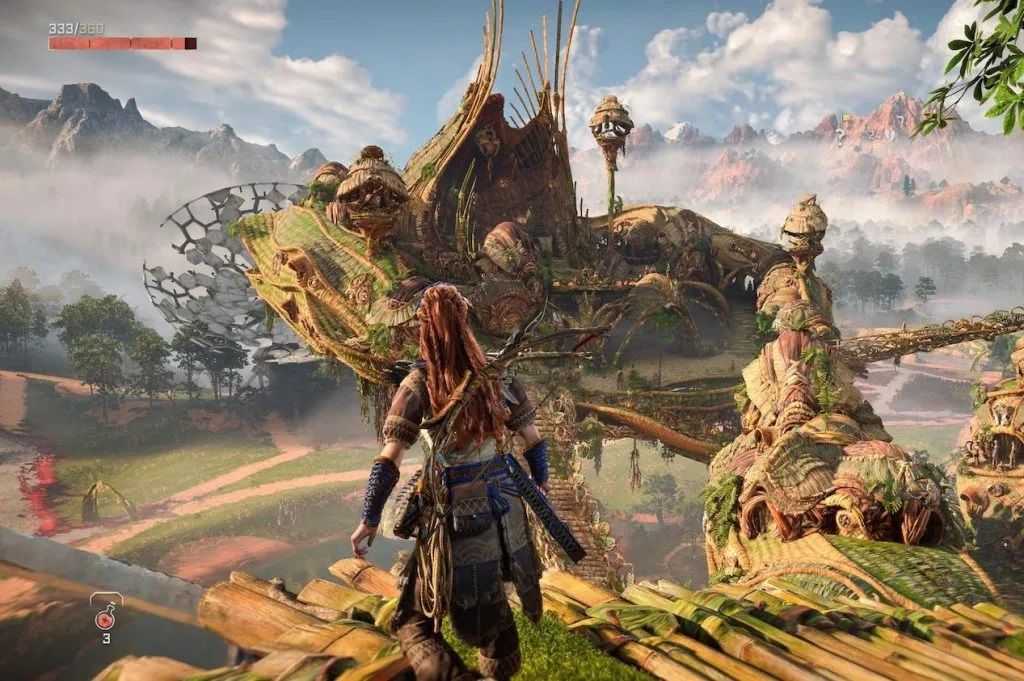The height and width of the screenshot is (681, 1024).
Task: Select the health potion pouch icon
Action: click(105, 615)
